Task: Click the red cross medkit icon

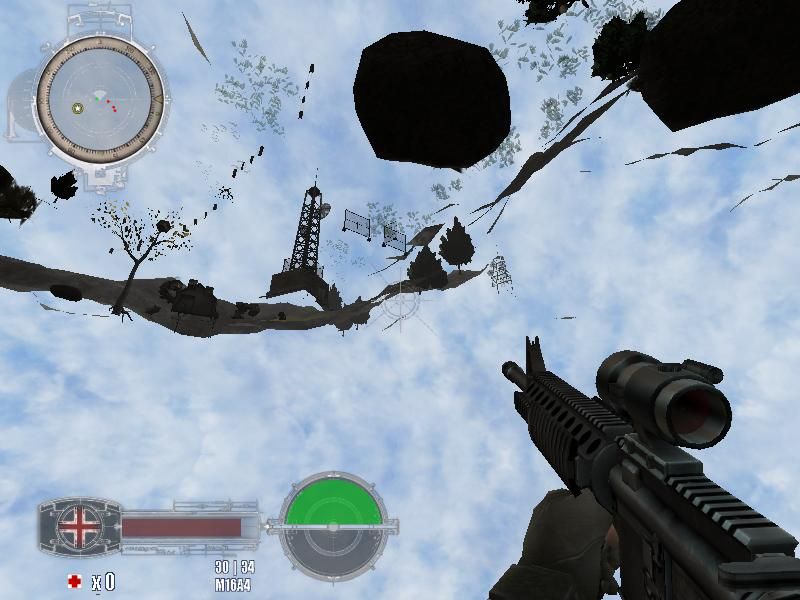Action: tap(74, 581)
